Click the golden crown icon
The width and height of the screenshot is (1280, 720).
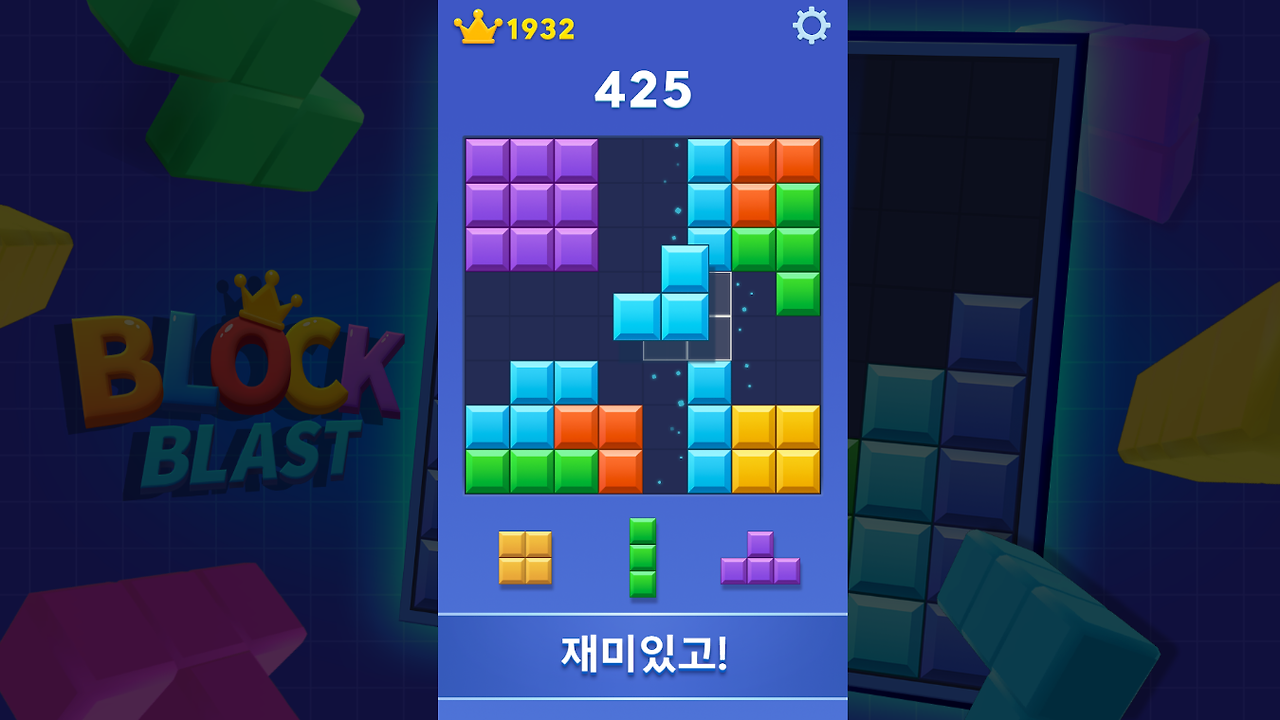(x=480, y=26)
